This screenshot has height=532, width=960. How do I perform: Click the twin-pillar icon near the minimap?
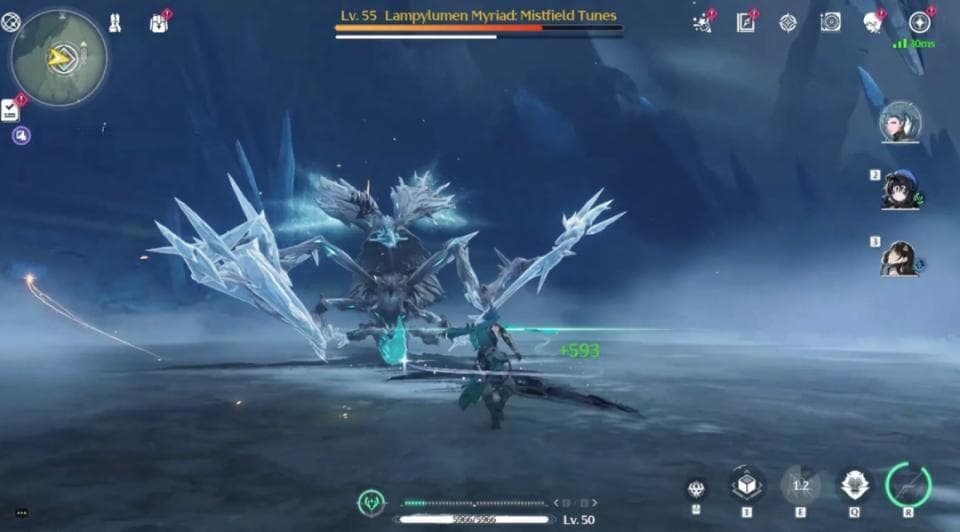point(116,21)
